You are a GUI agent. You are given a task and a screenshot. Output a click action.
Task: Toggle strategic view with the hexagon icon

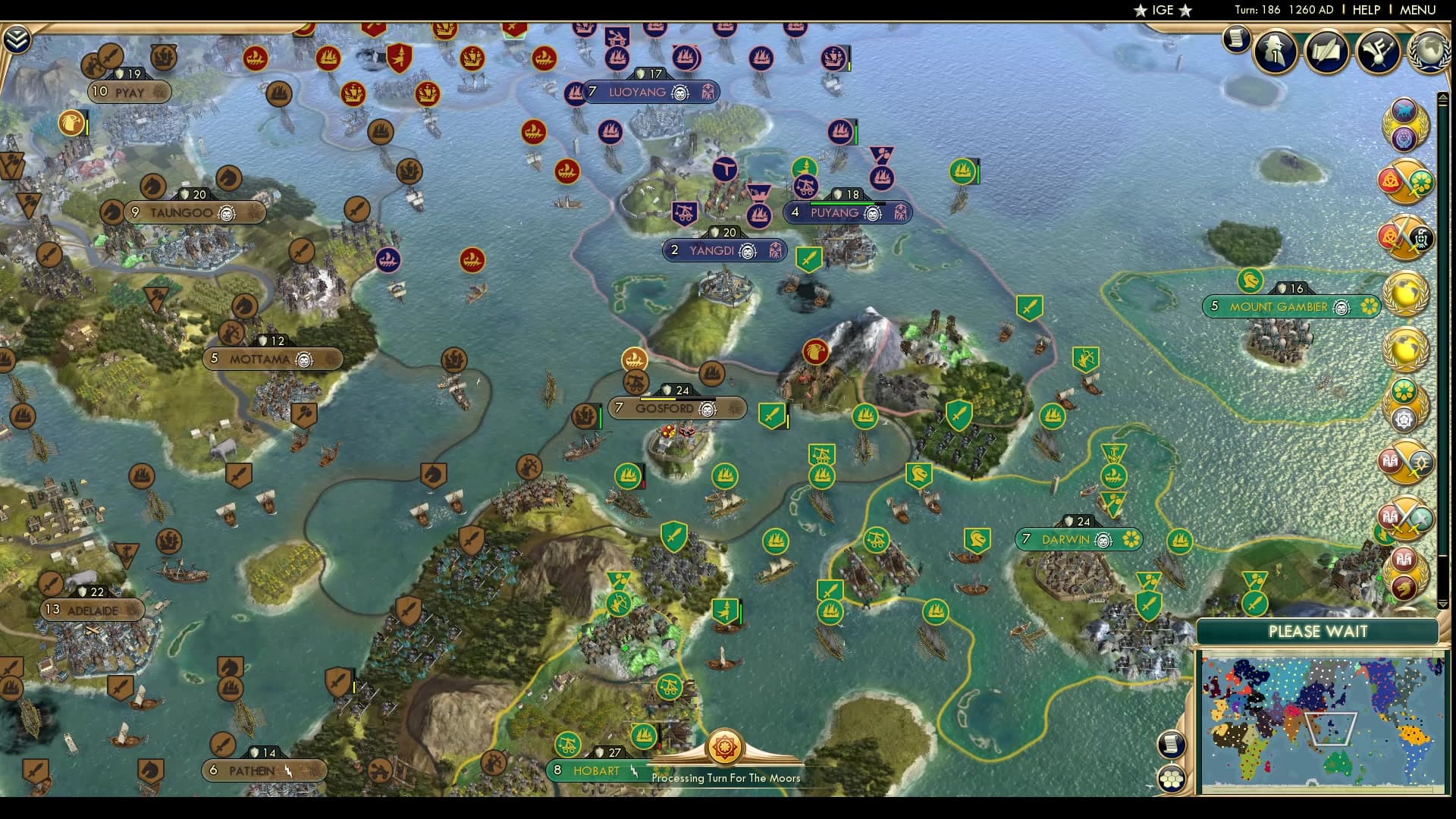point(1172,779)
